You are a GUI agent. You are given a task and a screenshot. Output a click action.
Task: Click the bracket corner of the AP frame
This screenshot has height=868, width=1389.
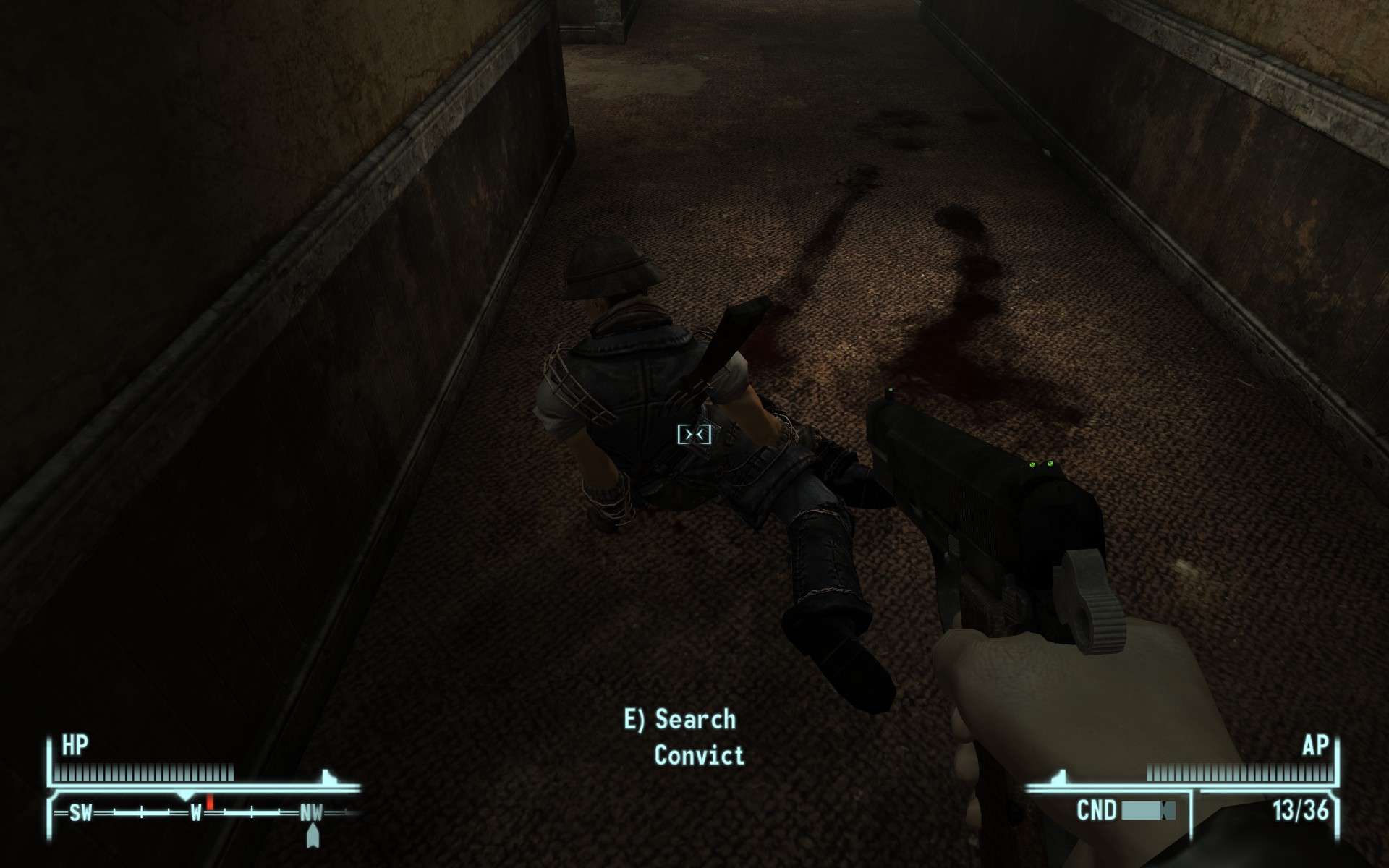1336,794
